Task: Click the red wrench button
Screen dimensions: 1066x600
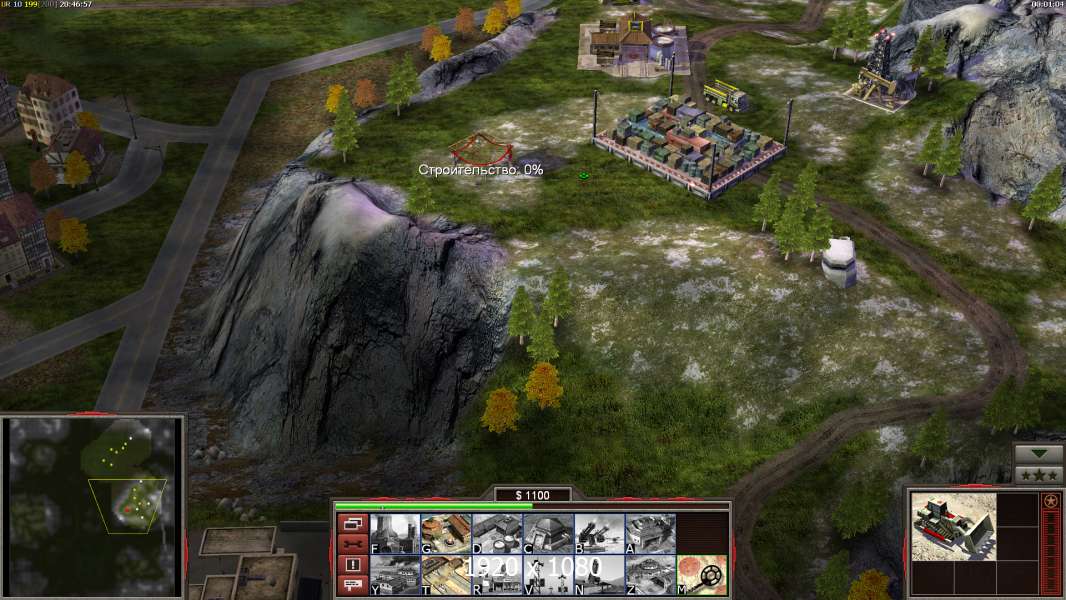Action: pyautogui.click(x=351, y=544)
